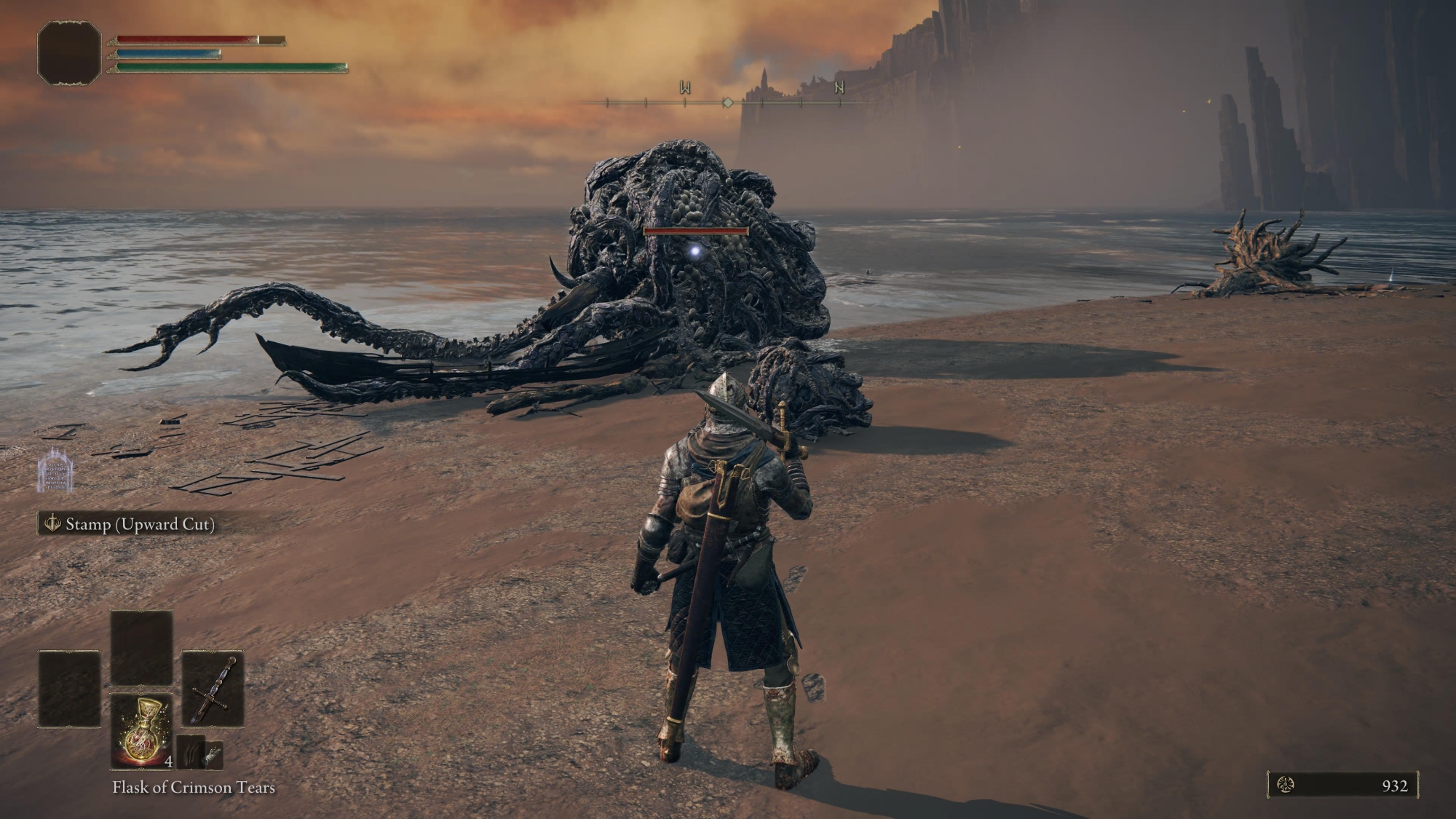Select the small dark curved pouch item
The width and height of the screenshot is (1456, 819).
point(190,752)
